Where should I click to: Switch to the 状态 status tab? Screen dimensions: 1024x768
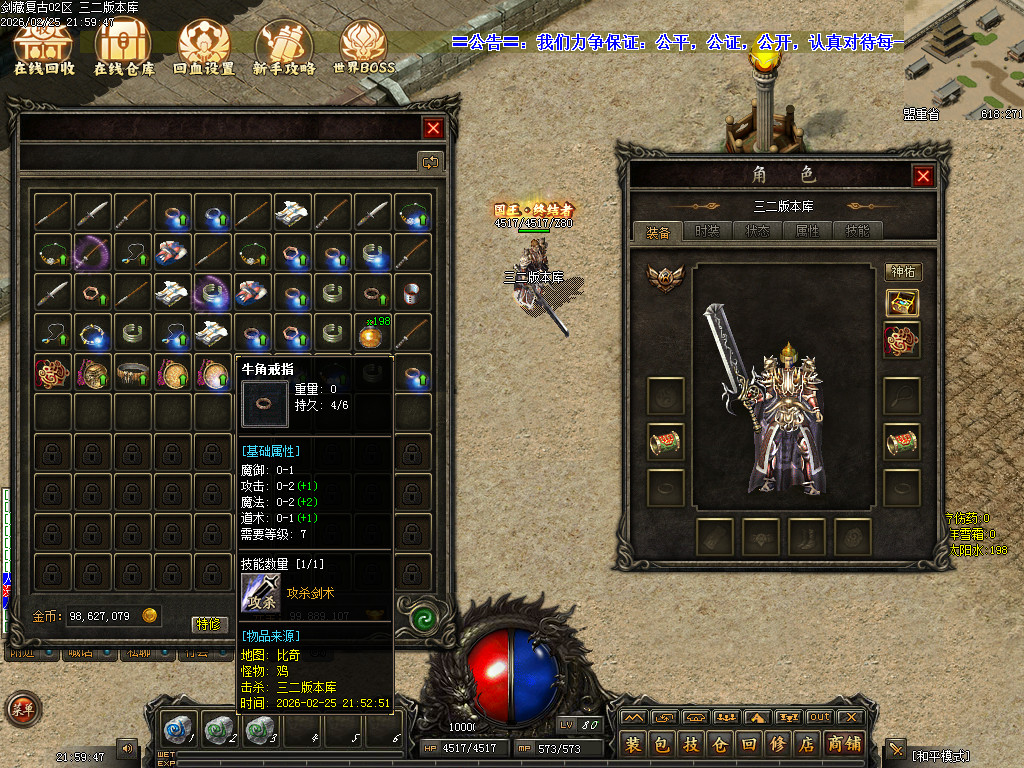point(757,231)
